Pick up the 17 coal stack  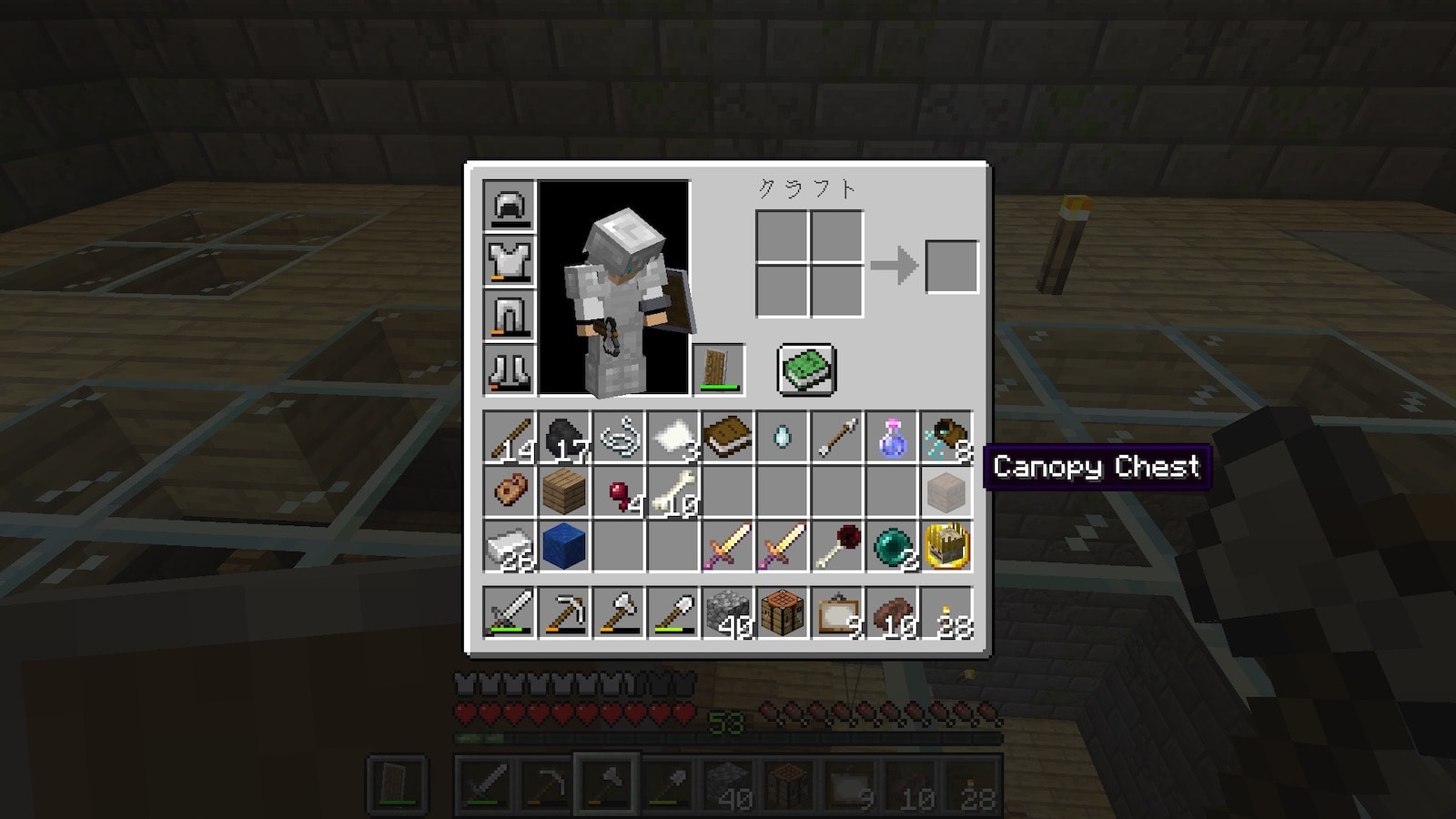tap(564, 438)
